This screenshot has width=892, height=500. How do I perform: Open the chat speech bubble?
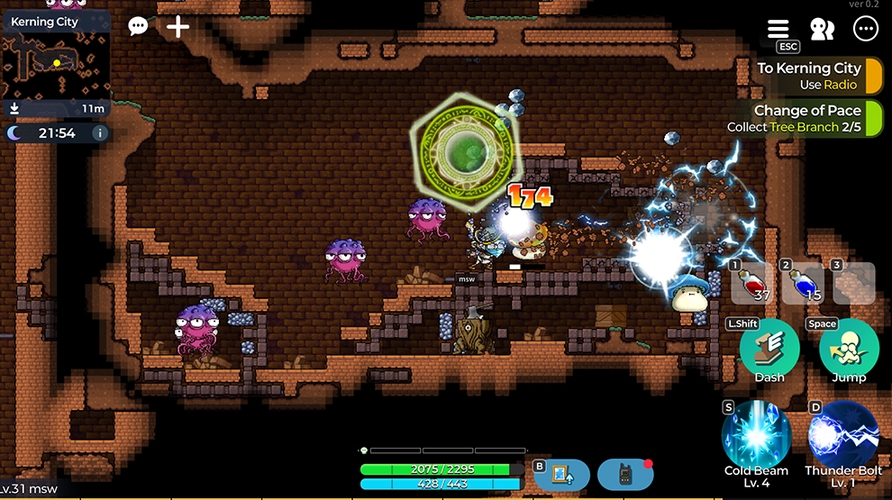pyautogui.click(x=138, y=26)
